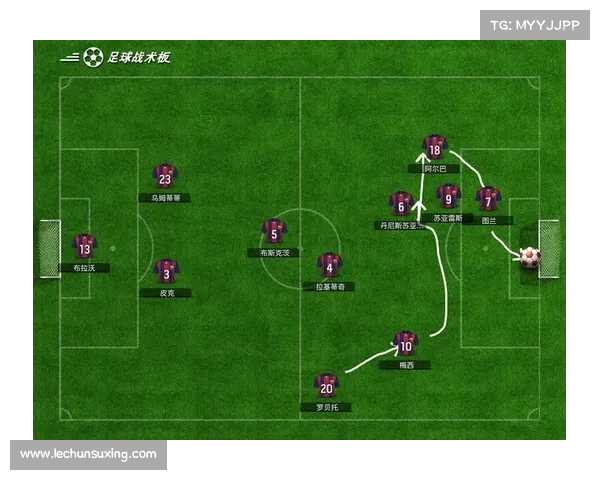Viewport: 600px width, 480px height.
Task: Click the TG: MYYJJPP label
Action: click(x=534, y=26)
